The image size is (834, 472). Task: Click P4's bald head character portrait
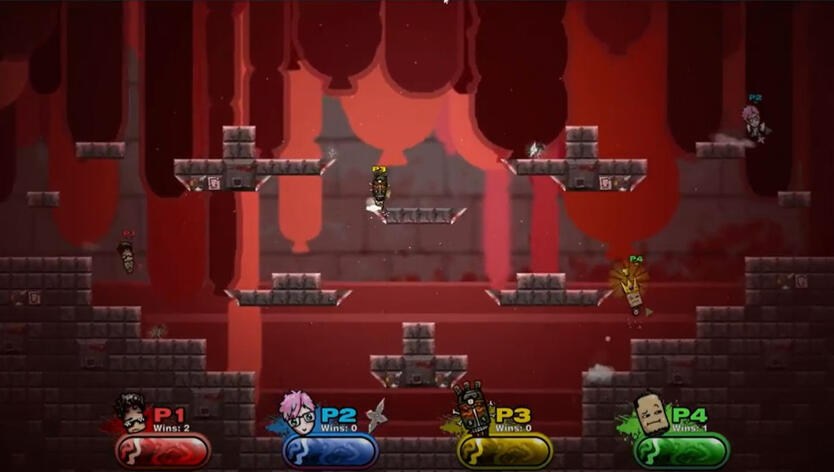click(x=649, y=410)
